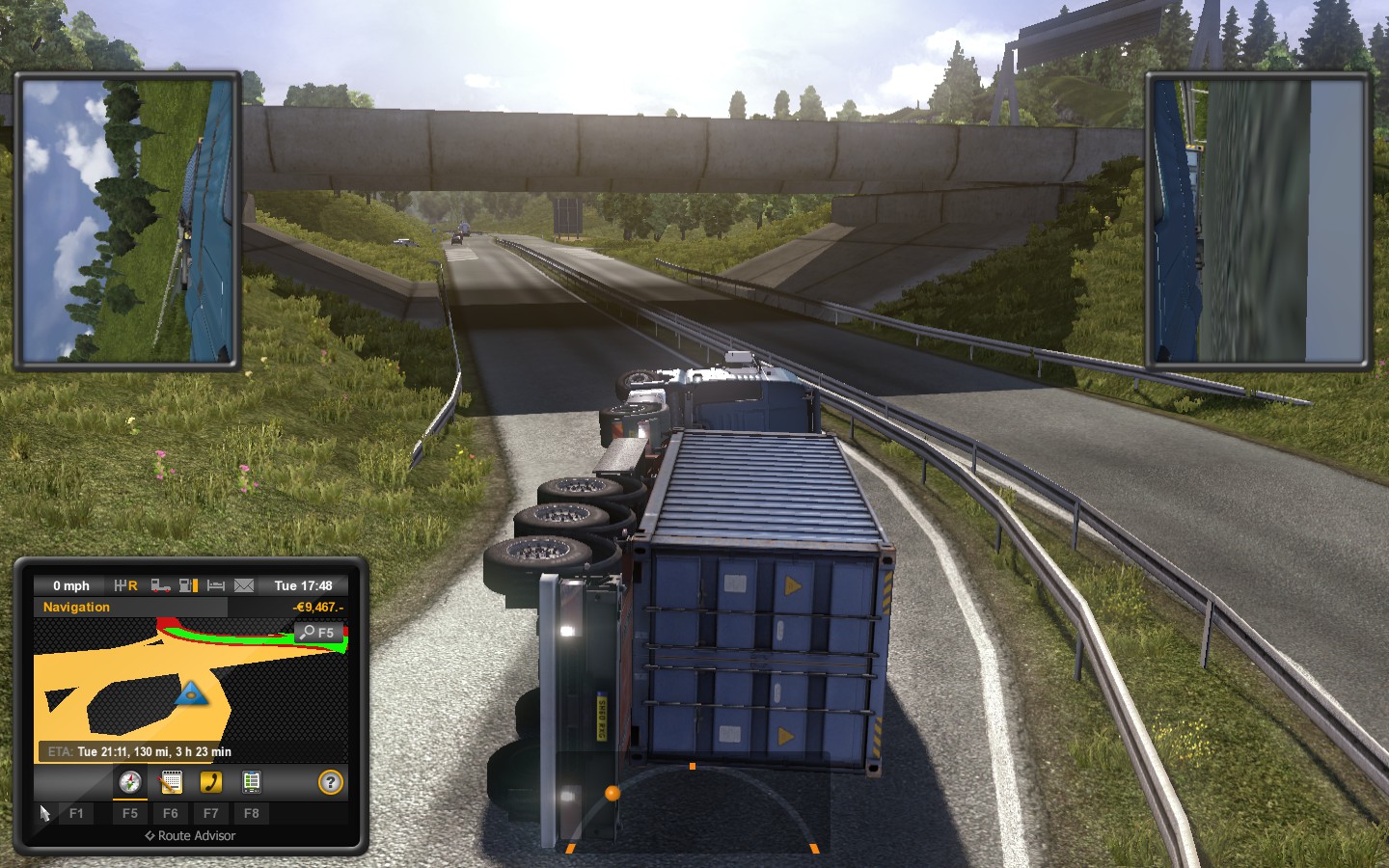
Task: Show the truck info list tab
Action: click(251, 782)
